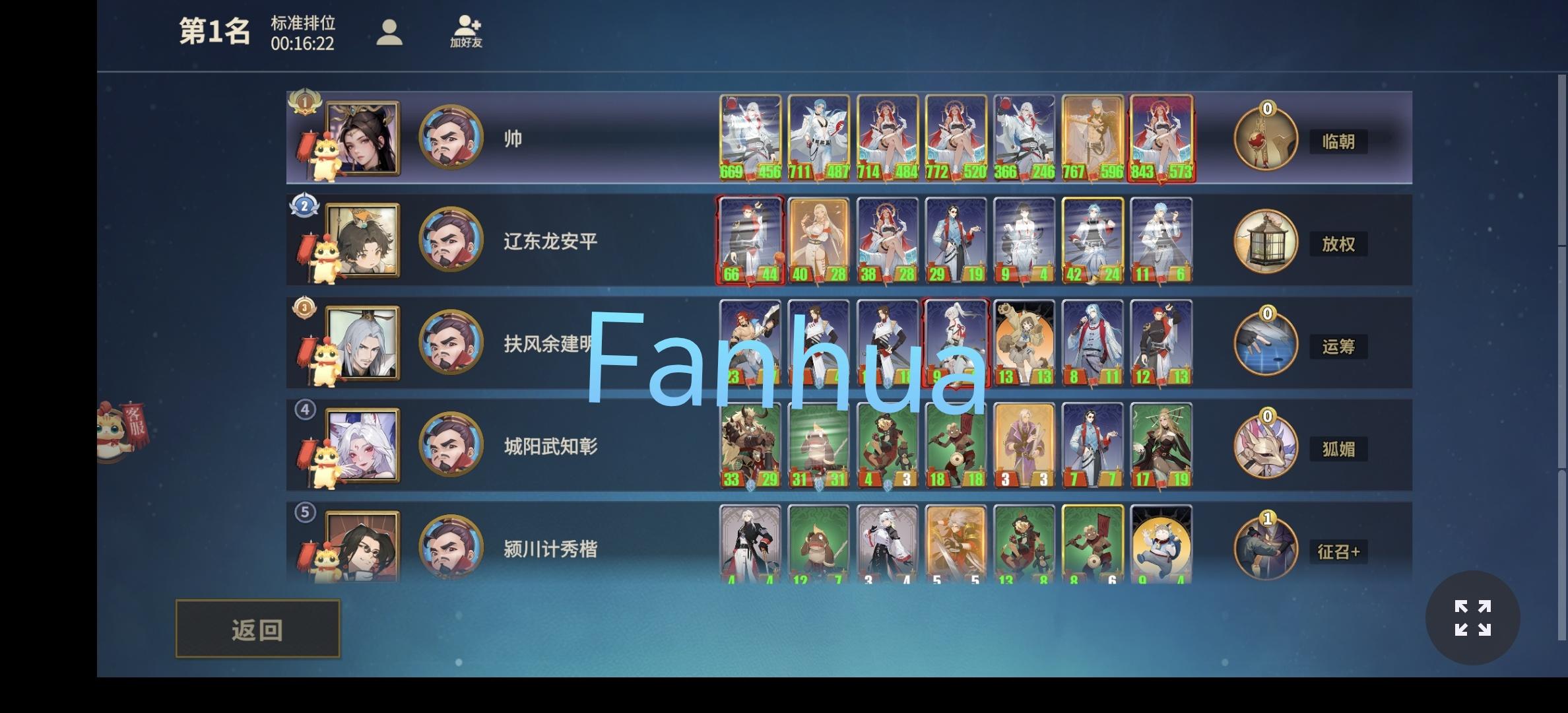Click the fullscreen expand icon bottom right
The width and height of the screenshot is (1568, 713).
[1474, 617]
